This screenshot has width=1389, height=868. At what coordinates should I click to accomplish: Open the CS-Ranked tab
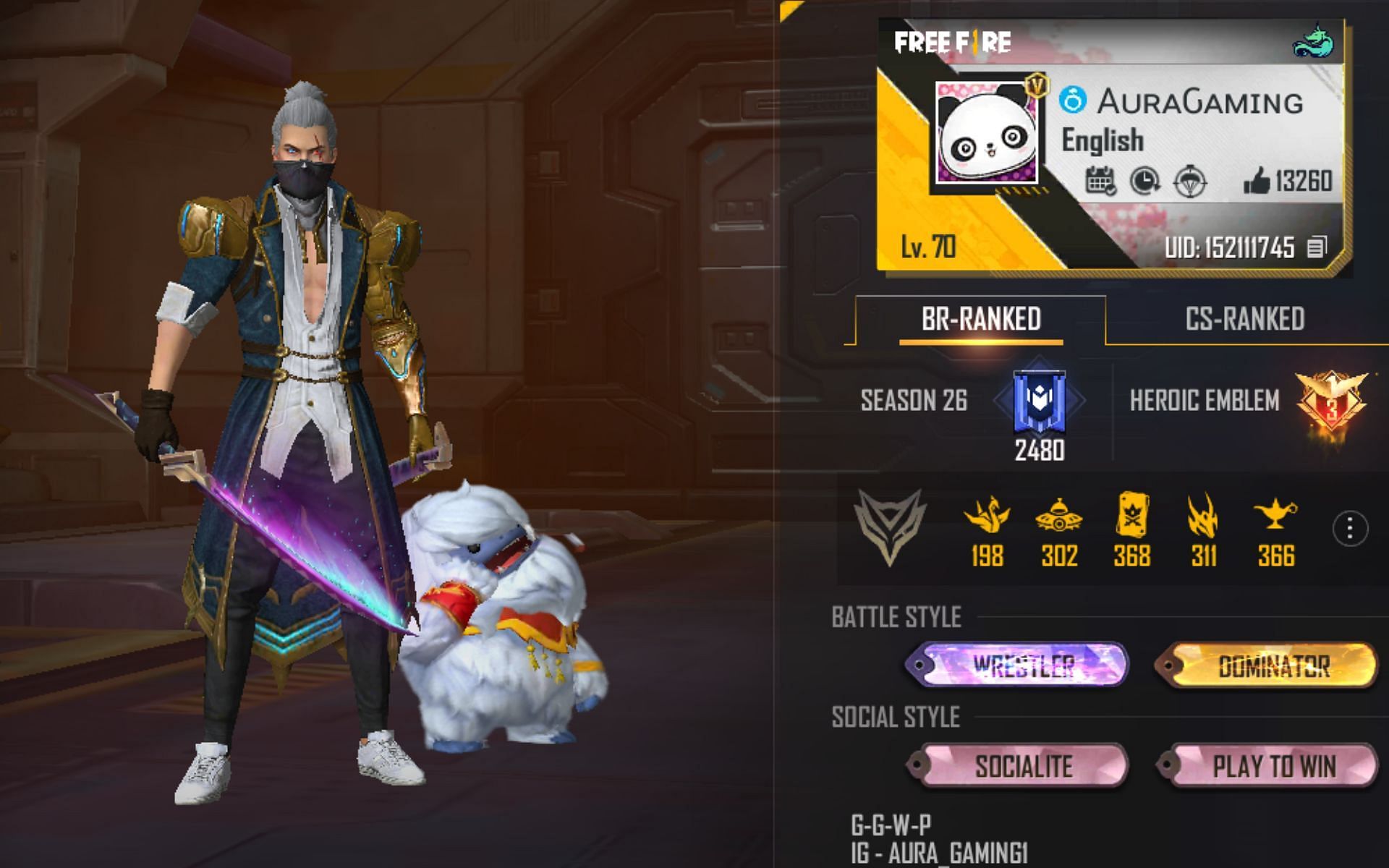tap(1244, 319)
